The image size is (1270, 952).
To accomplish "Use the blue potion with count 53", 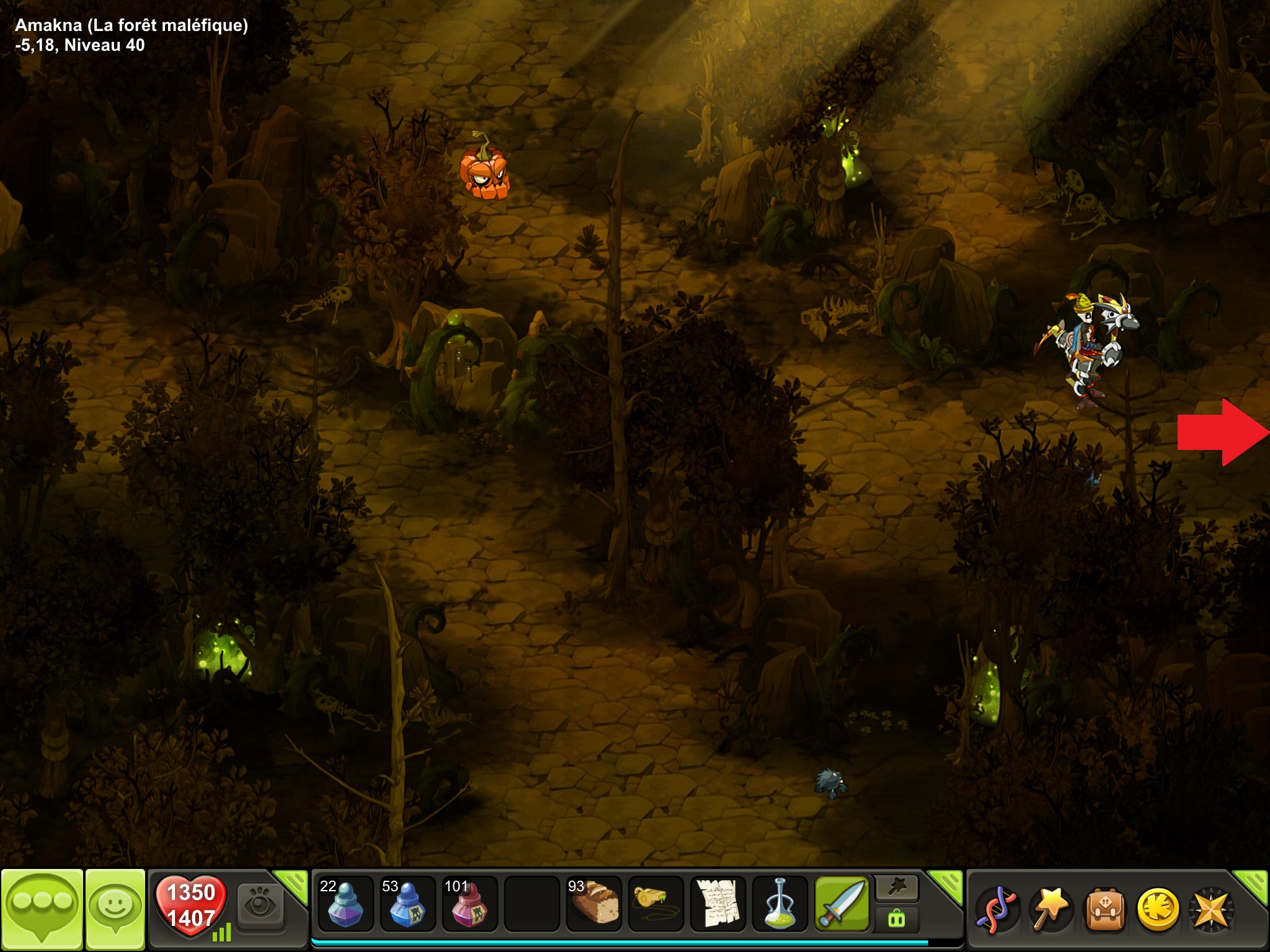I will [x=407, y=904].
